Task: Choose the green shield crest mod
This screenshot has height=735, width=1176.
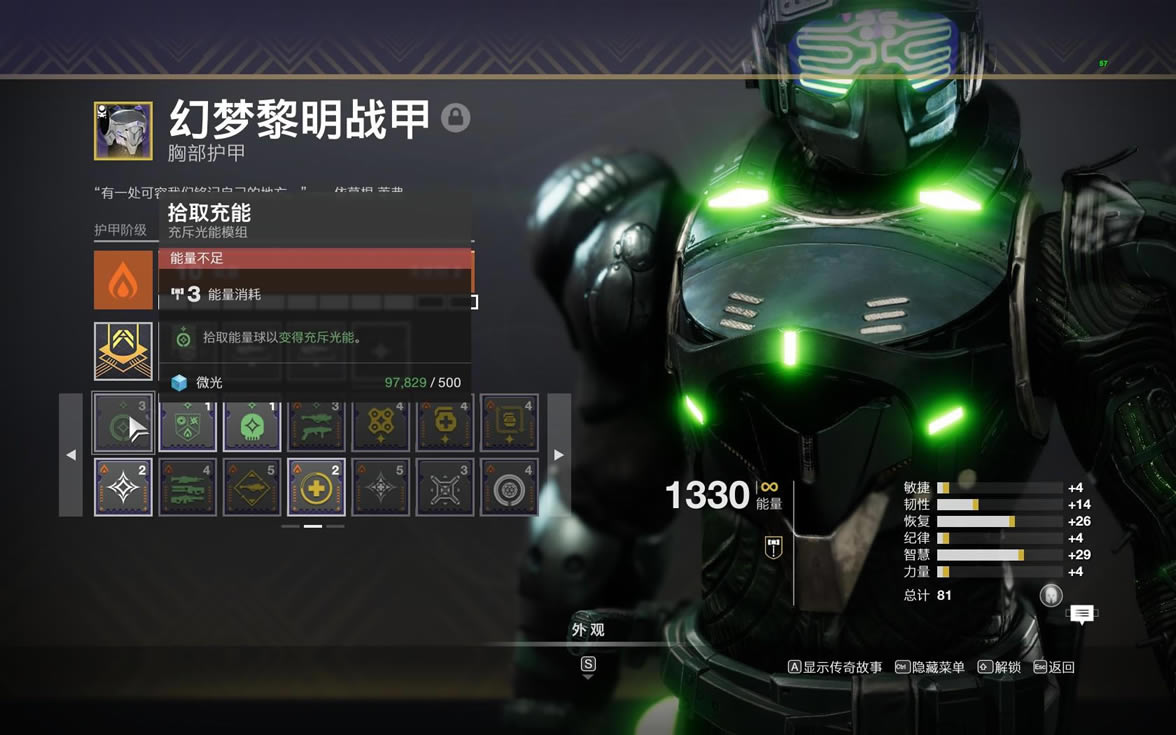Action: click(x=188, y=423)
